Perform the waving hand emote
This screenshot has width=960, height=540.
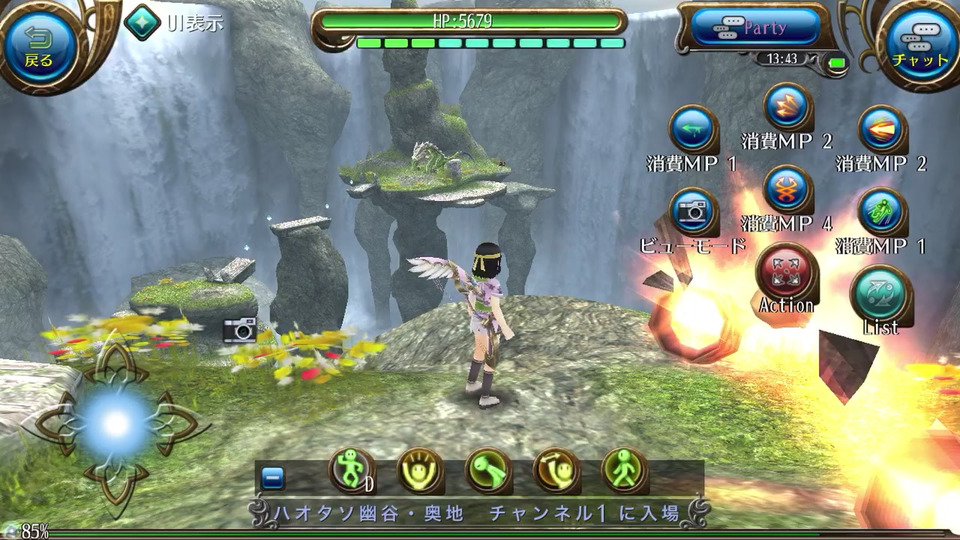click(x=556, y=470)
